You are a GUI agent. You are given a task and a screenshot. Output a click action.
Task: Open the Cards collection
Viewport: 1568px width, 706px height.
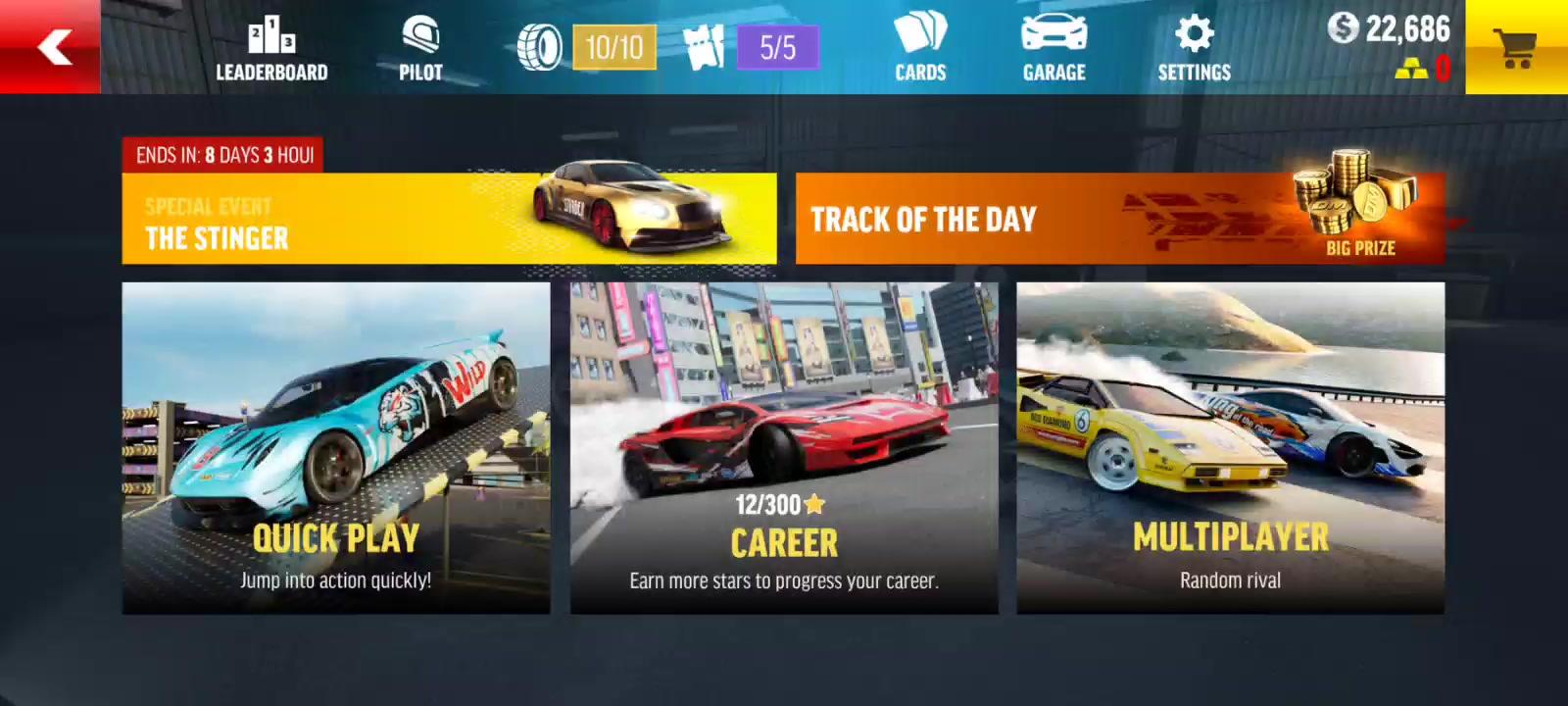(x=920, y=44)
